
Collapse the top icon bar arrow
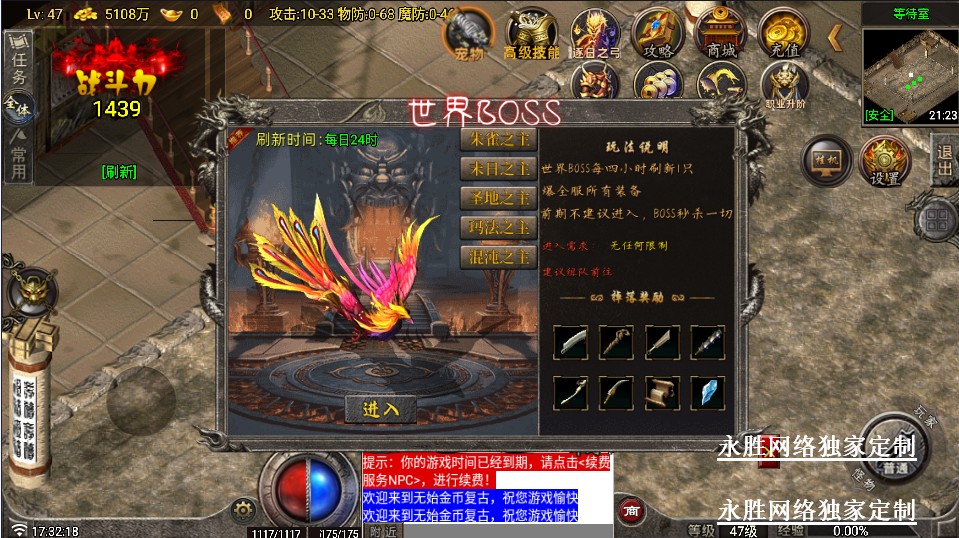[x=835, y=38]
